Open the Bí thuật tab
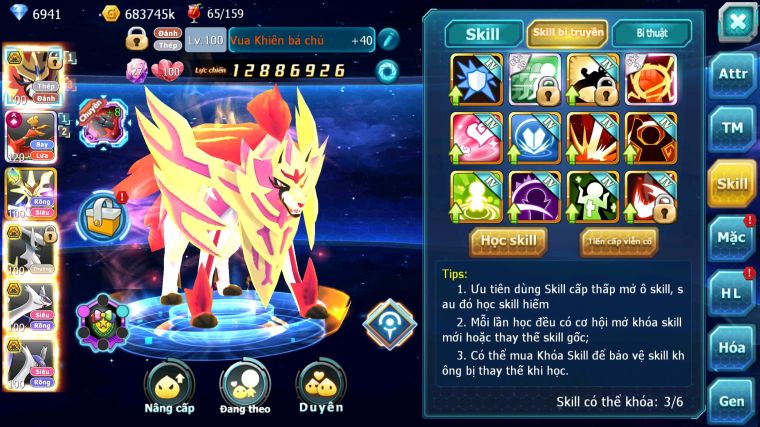The image size is (760, 427). pyautogui.click(x=651, y=33)
